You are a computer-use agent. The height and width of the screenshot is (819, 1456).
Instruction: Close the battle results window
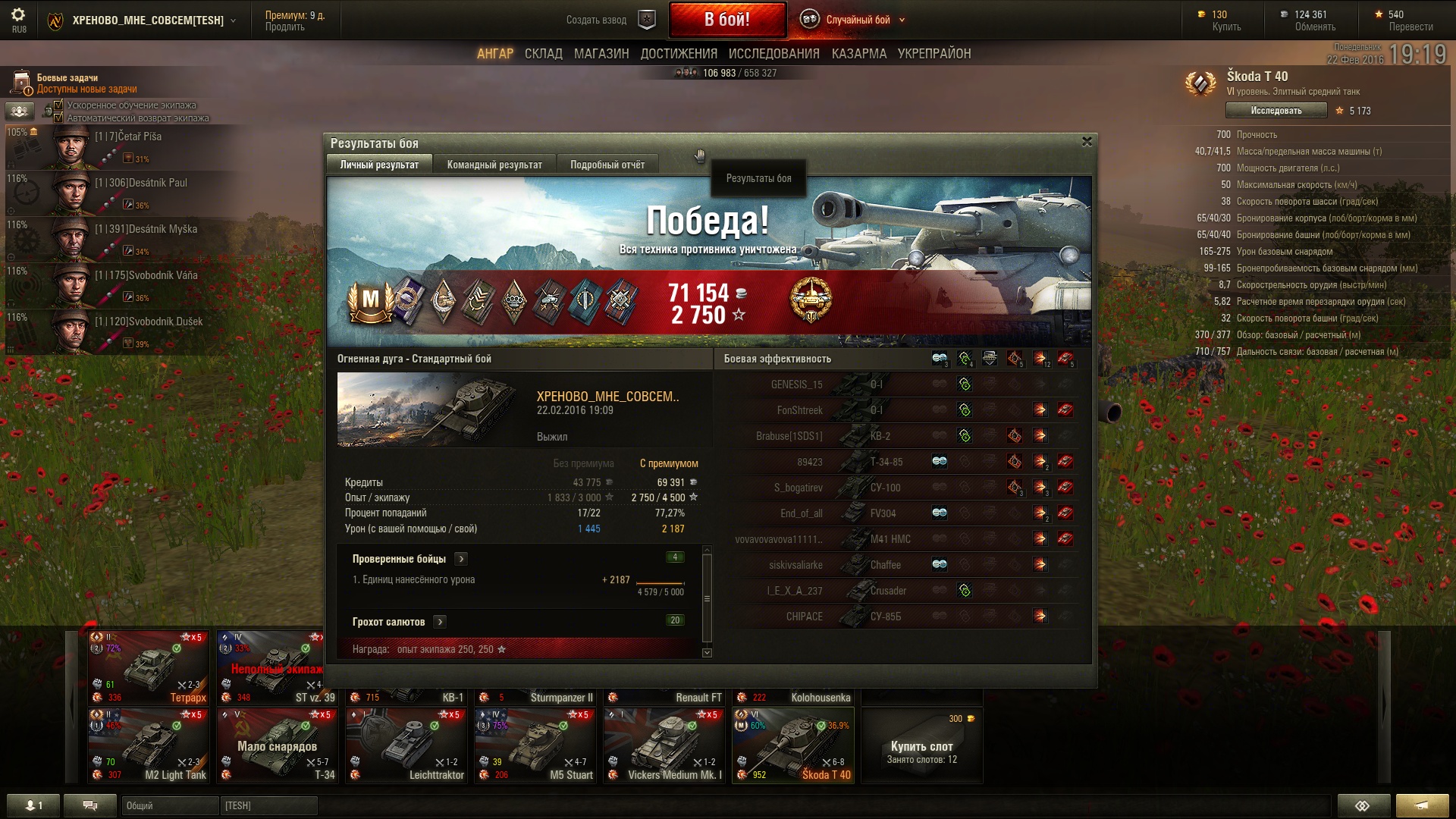click(1087, 142)
